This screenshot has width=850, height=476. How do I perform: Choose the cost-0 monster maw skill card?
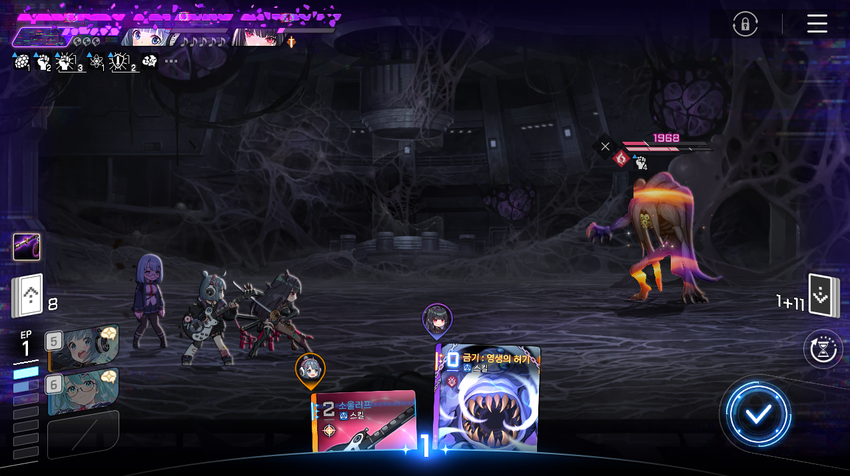[489, 404]
